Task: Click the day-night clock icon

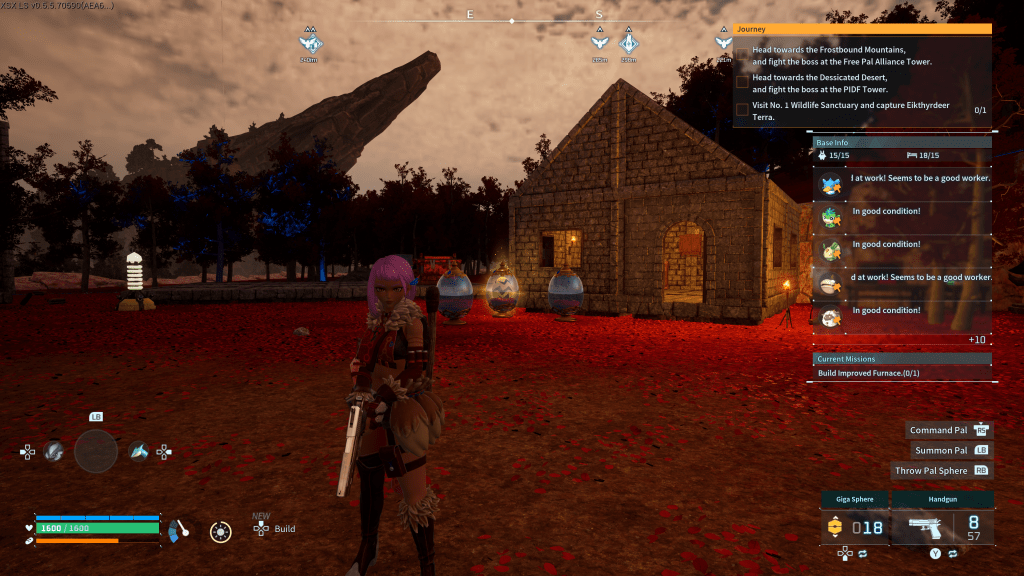Action: [x=221, y=531]
